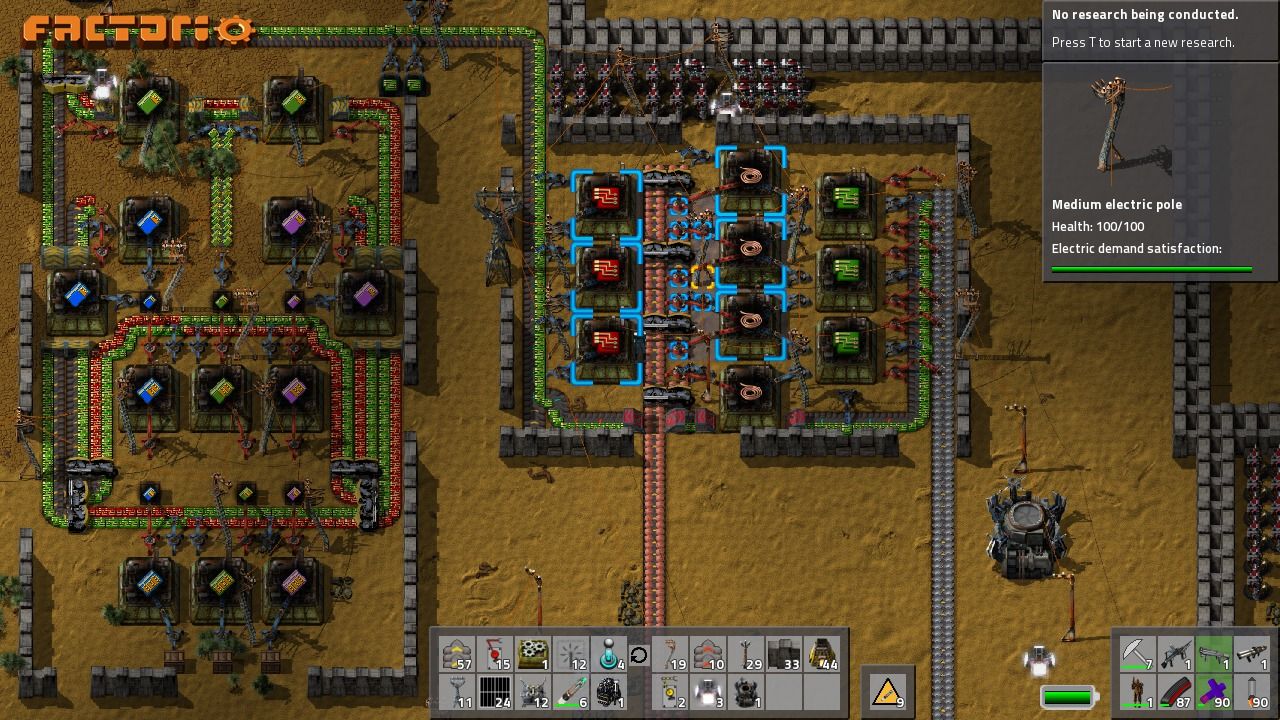
Task: Select the lamp slot showing 3
Action: (x=708, y=692)
